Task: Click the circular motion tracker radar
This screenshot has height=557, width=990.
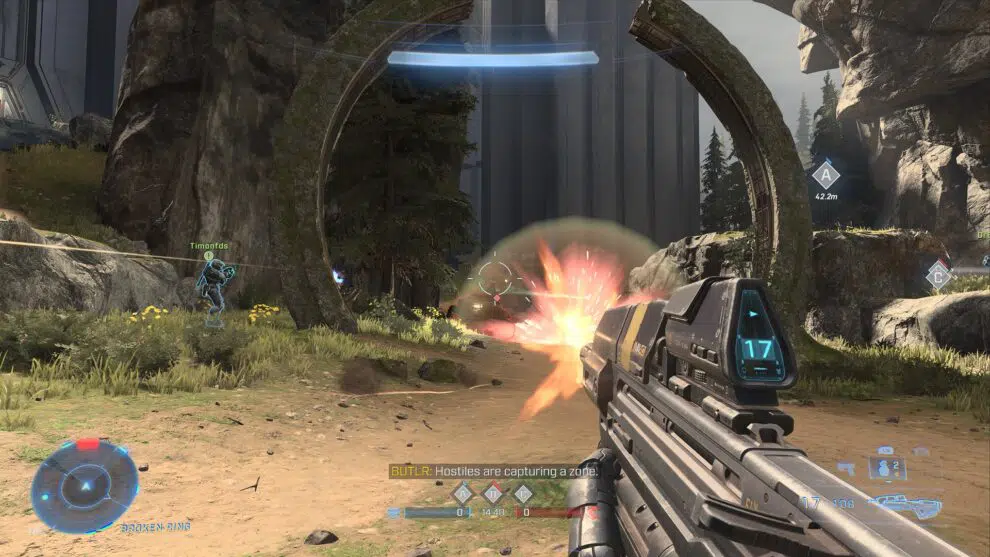Action: pos(83,485)
